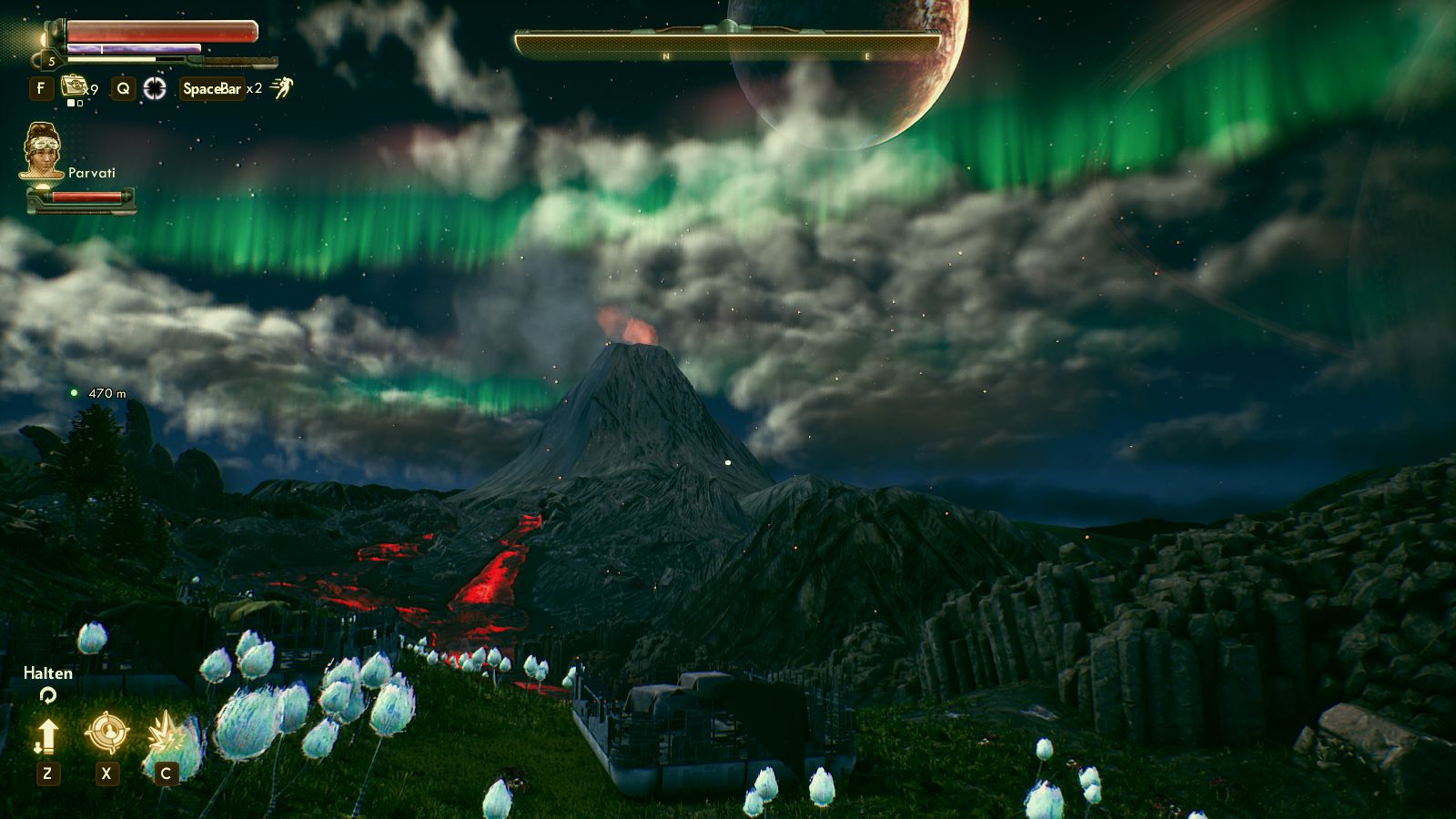The image size is (1456, 819).
Task: Click the red player health bar
Action: coord(159,30)
